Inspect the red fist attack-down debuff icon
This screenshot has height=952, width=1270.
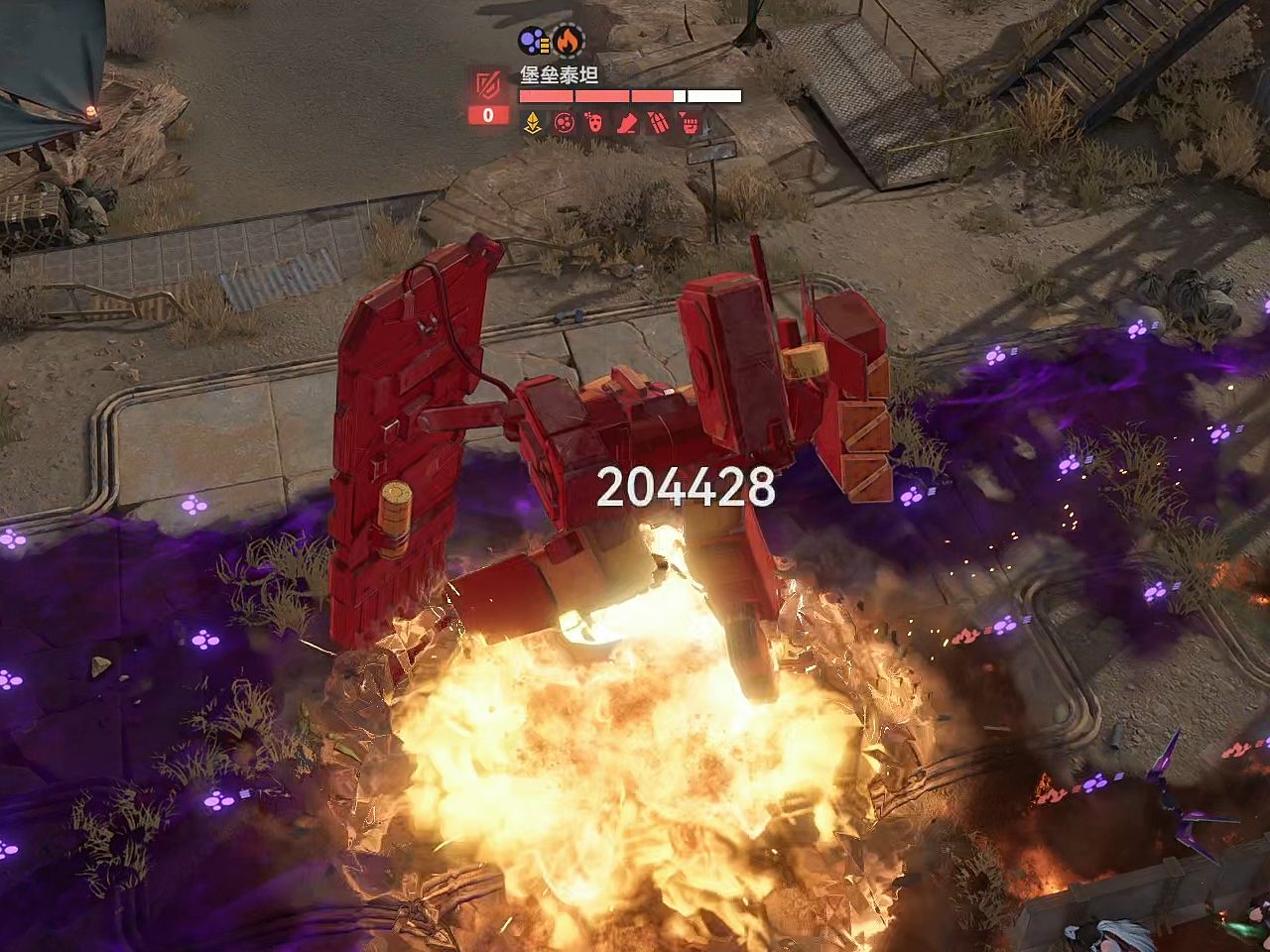690,123
